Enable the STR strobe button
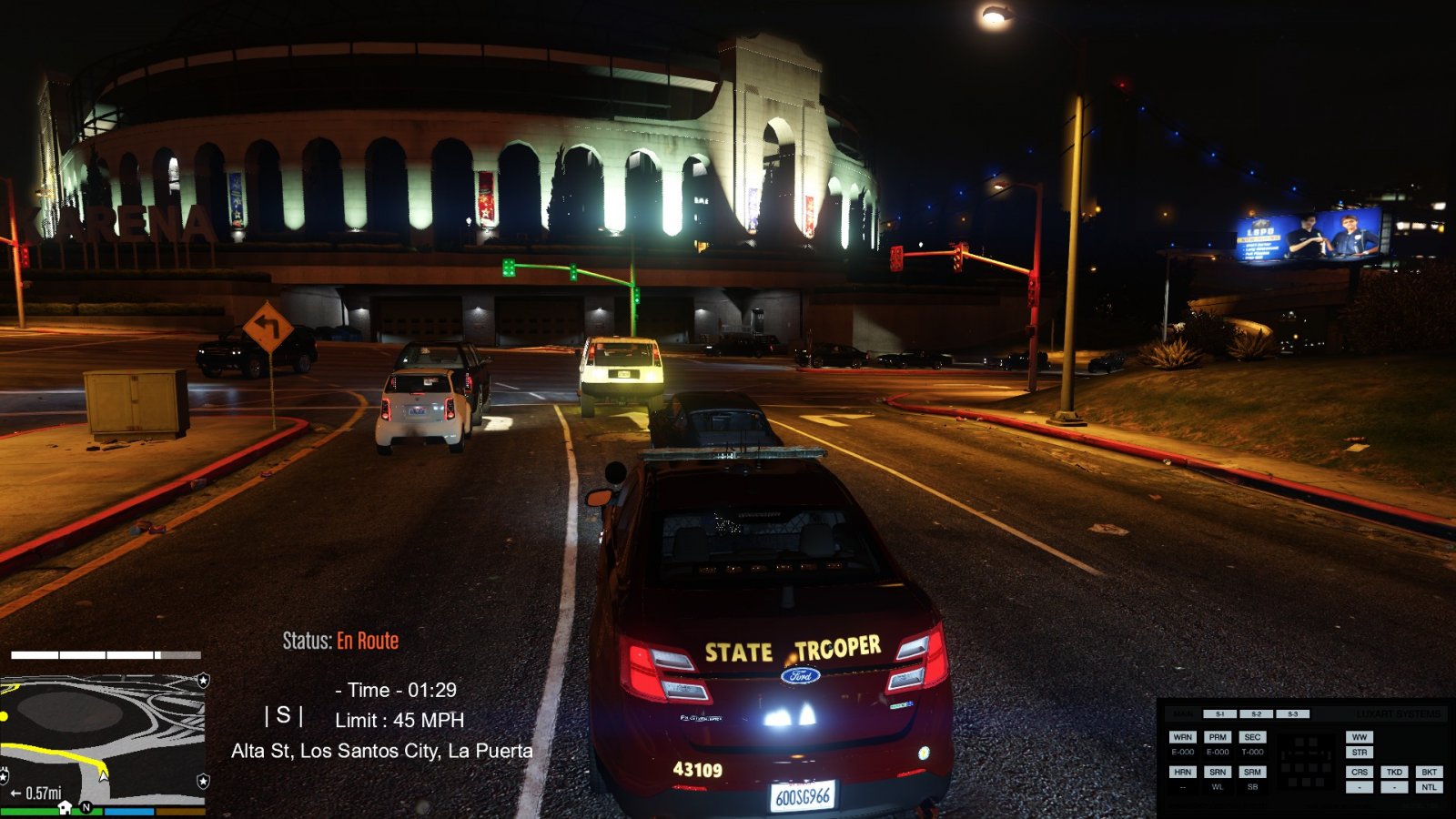Screen dimensions: 1456x819 pyautogui.click(x=1360, y=753)
